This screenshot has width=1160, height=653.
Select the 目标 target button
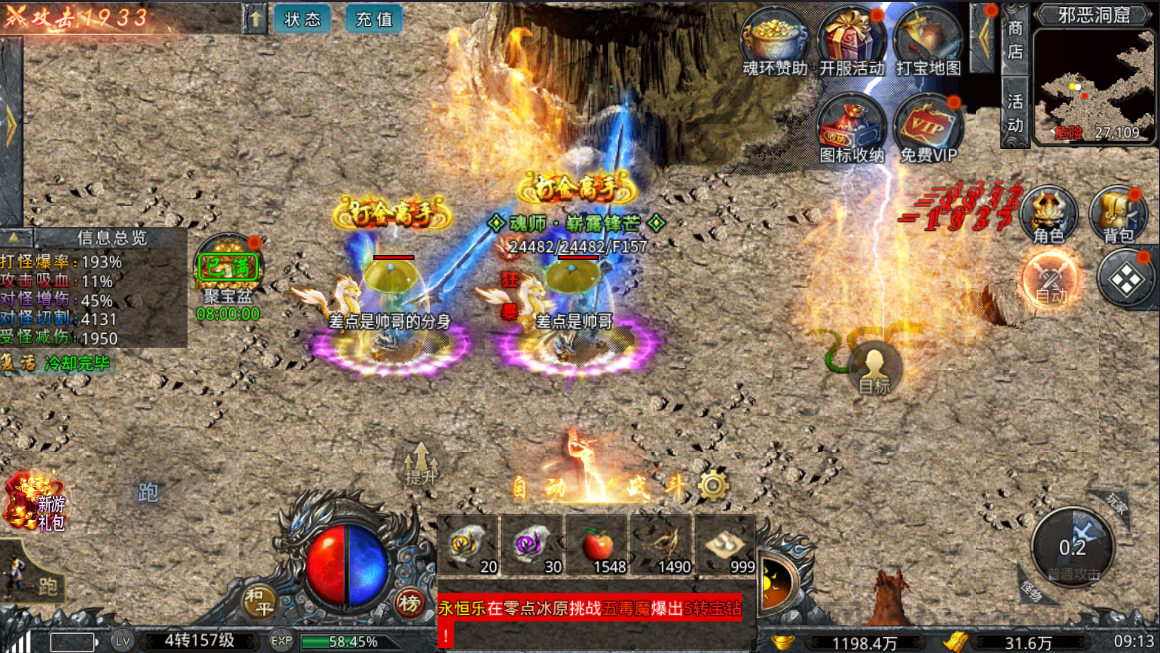(874, 368)
